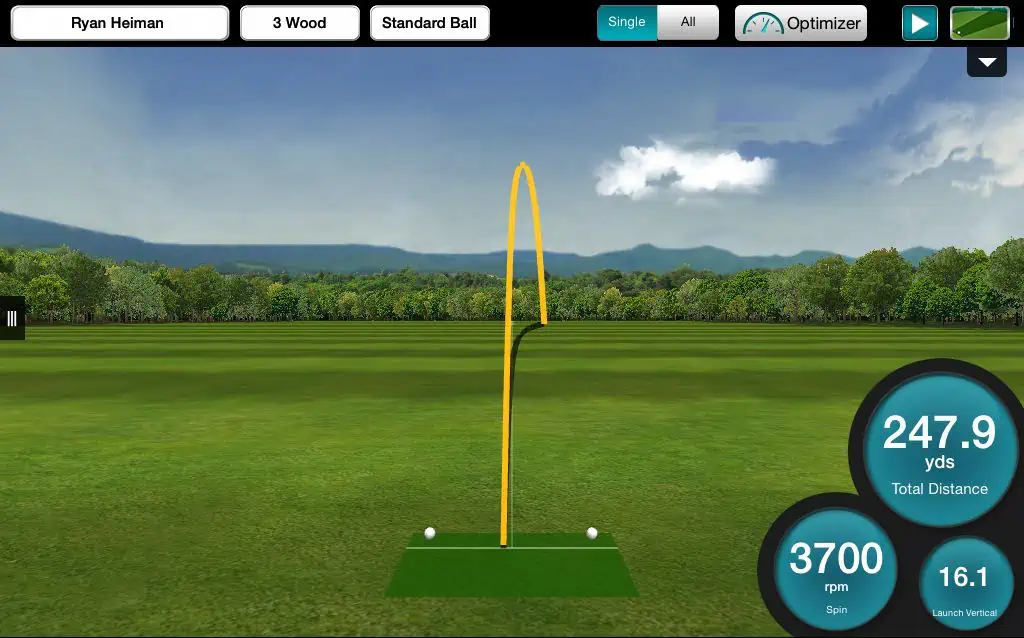Tap the Spin rpm data circle
Image resolution: width=1024 pixels, height=638 pixels.
[835, 568]
